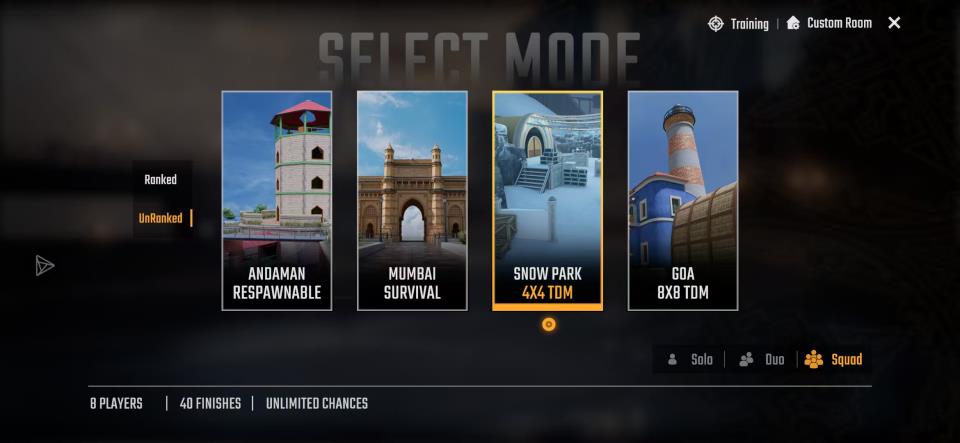Pick the Snow Park 4x4 TDM card

(547, 200)
